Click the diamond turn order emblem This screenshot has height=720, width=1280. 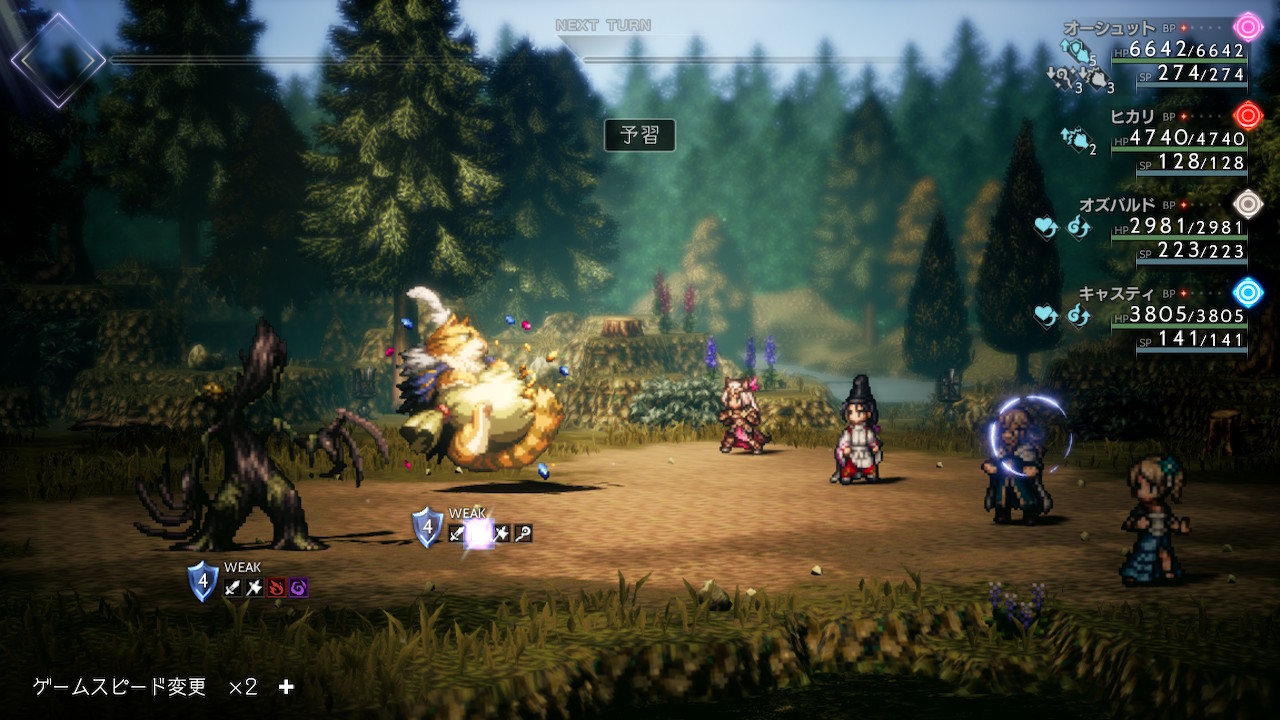[x=57, y=60]
